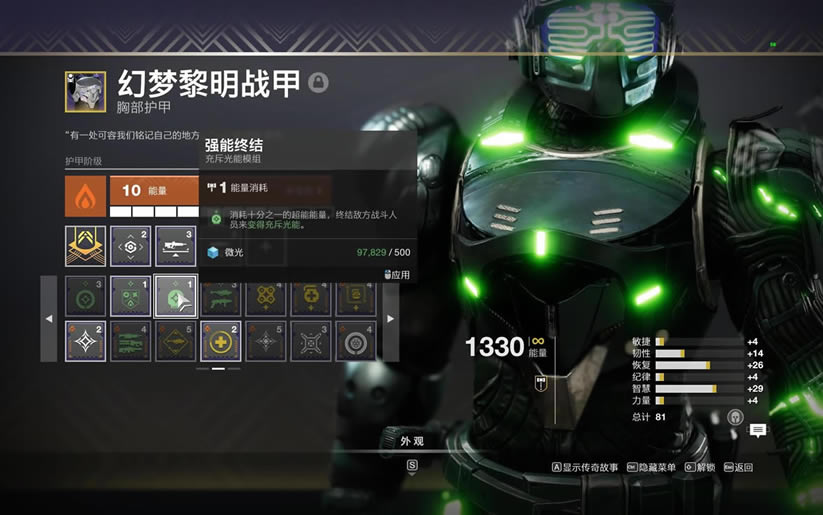
Task: Select the gold chevron armor mod slot
Action: [85, 246]
